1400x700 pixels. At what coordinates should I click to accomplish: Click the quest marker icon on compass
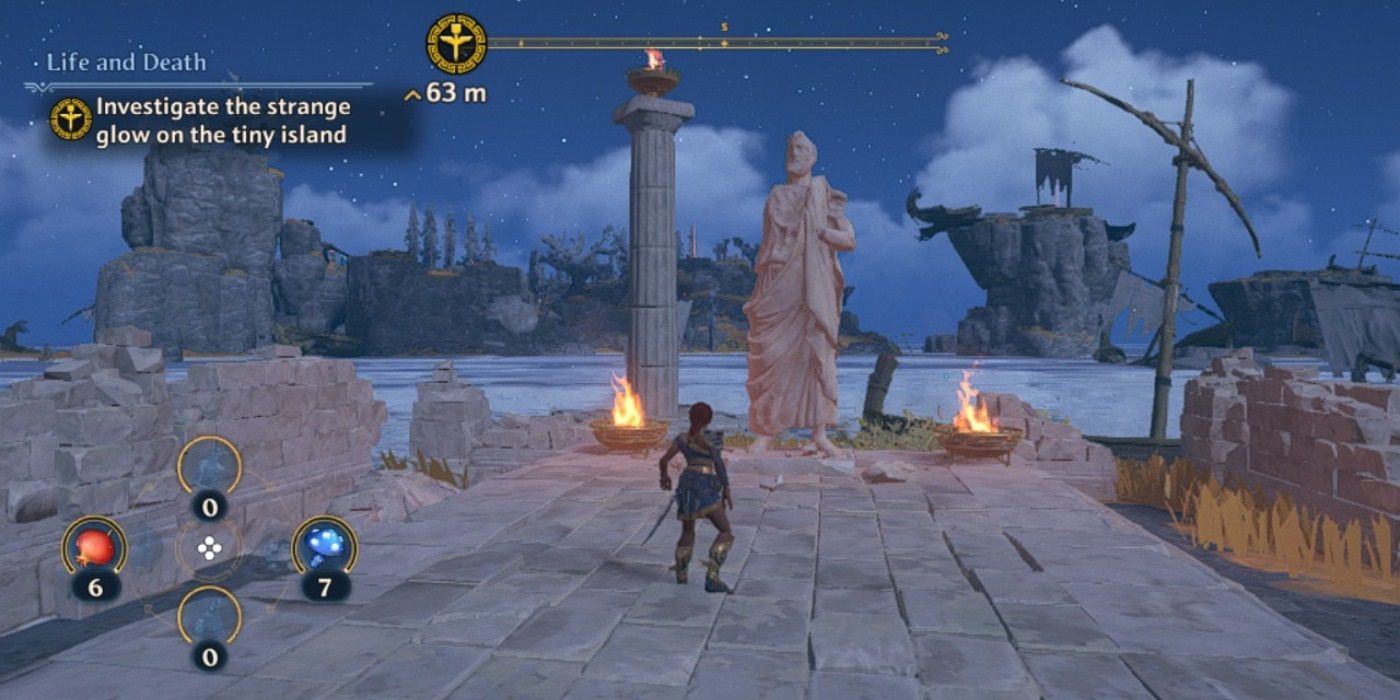tap(456, 44)
